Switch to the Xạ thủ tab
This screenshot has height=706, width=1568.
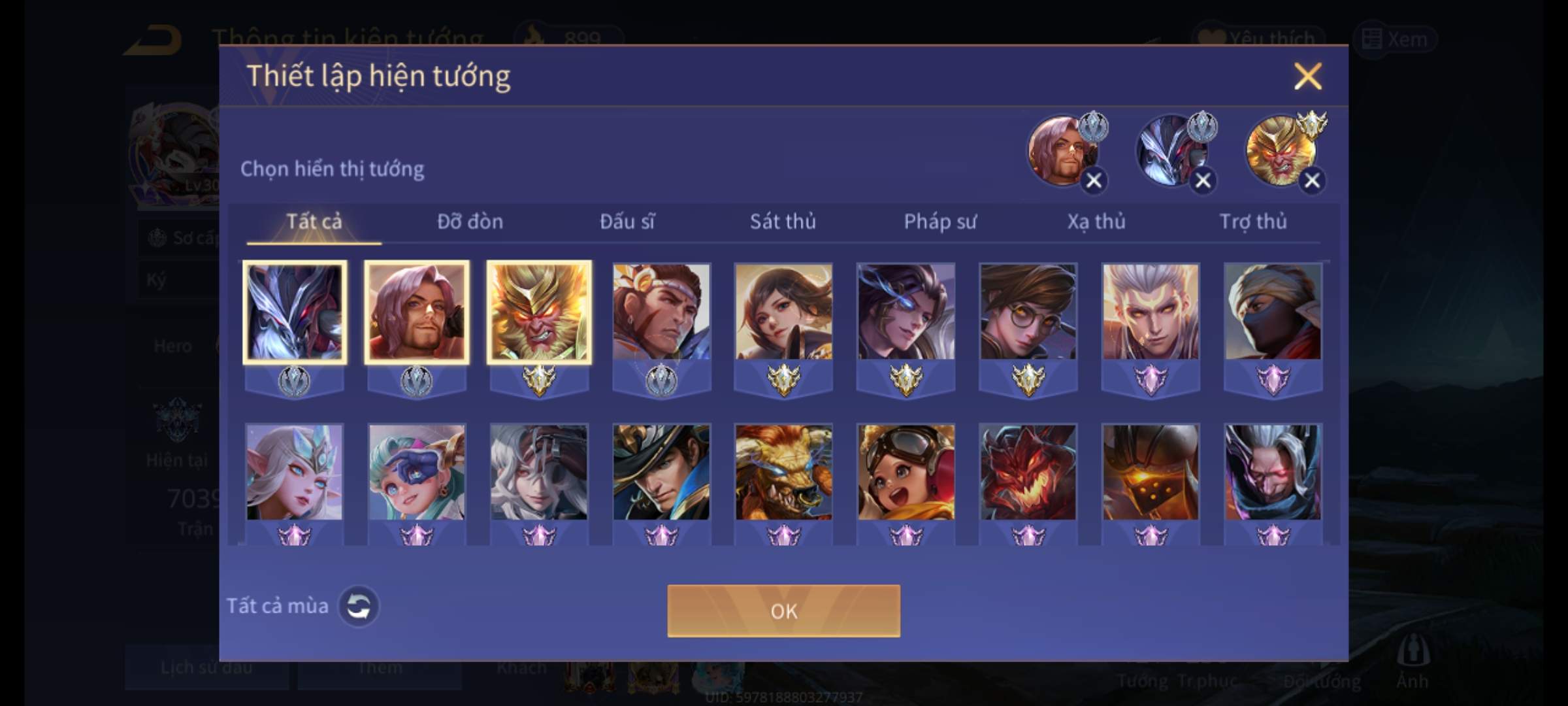coord(1096,222)
